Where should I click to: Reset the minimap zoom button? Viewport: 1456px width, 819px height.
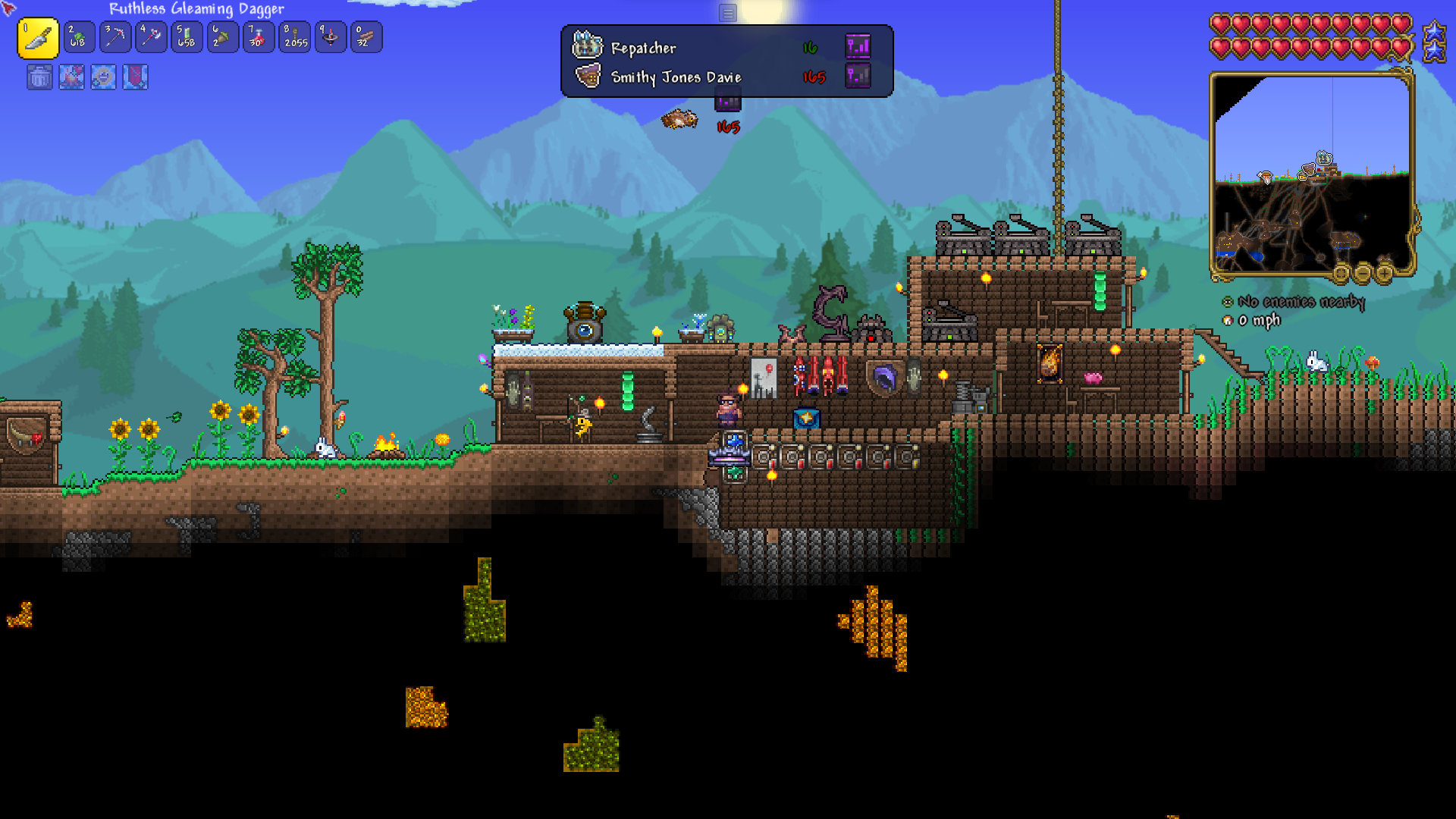pyautogui.click(x=1341, y=273)
